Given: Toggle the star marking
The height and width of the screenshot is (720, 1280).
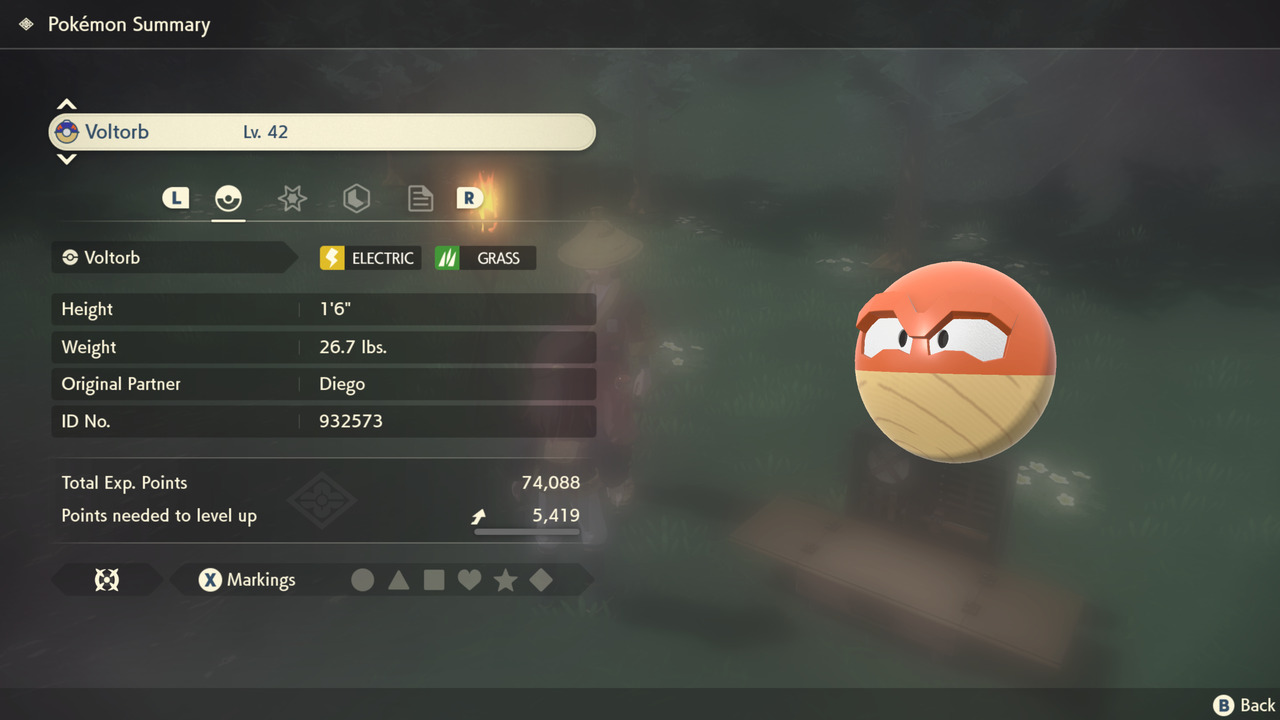Looking at the screenshot, I should click(x=505, y=580).
